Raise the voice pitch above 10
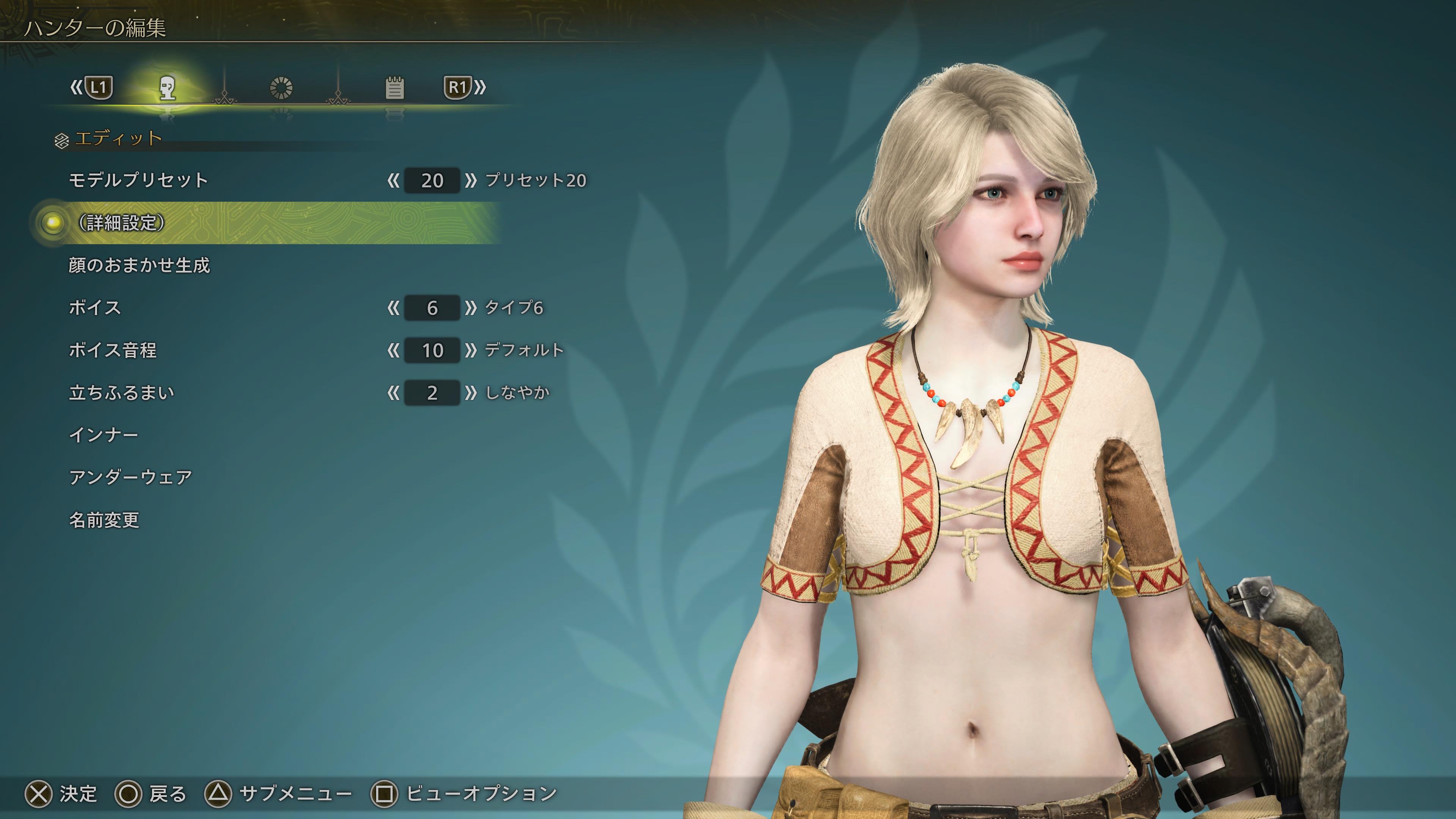1456x819 pixels. click(x=470, y=350)
